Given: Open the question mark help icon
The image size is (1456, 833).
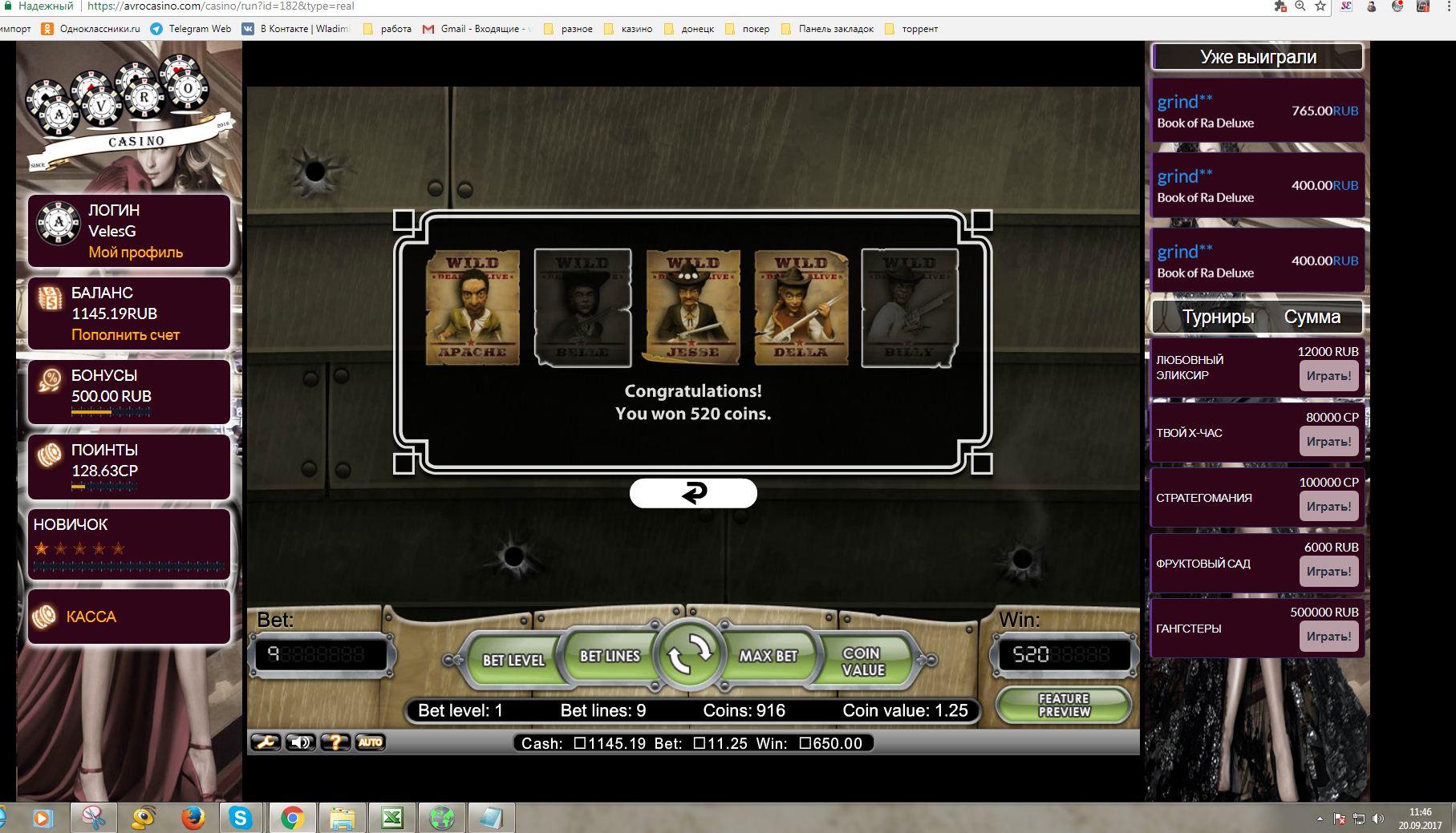Looking at the screenshot, I should 335,742.
